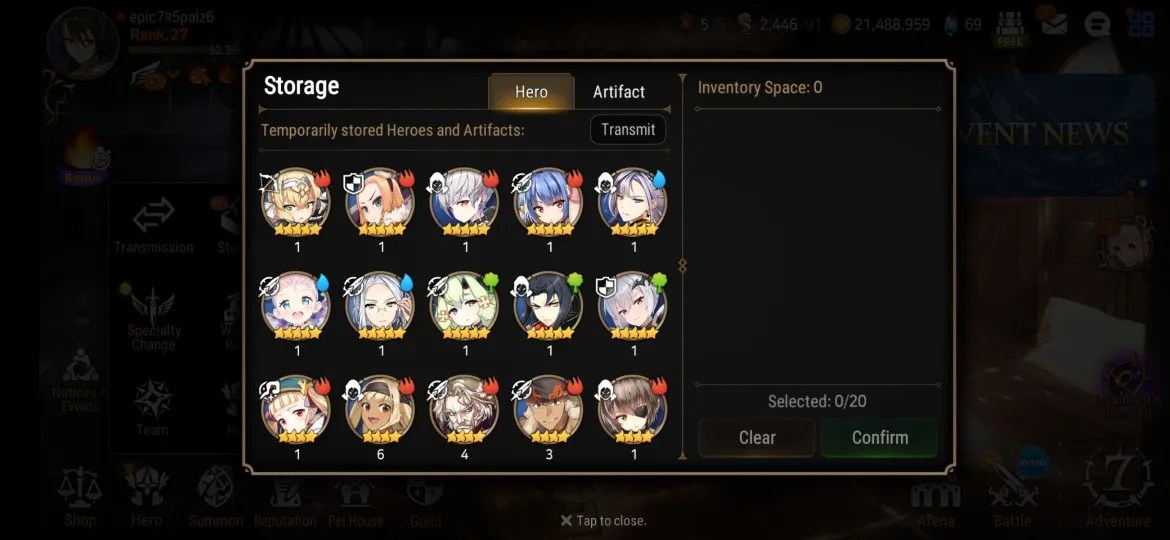Select the green-haired earth hero portrait
The height and width of the screenshot is (540, 1170).
pyautogui.click(x=465, y=305)
